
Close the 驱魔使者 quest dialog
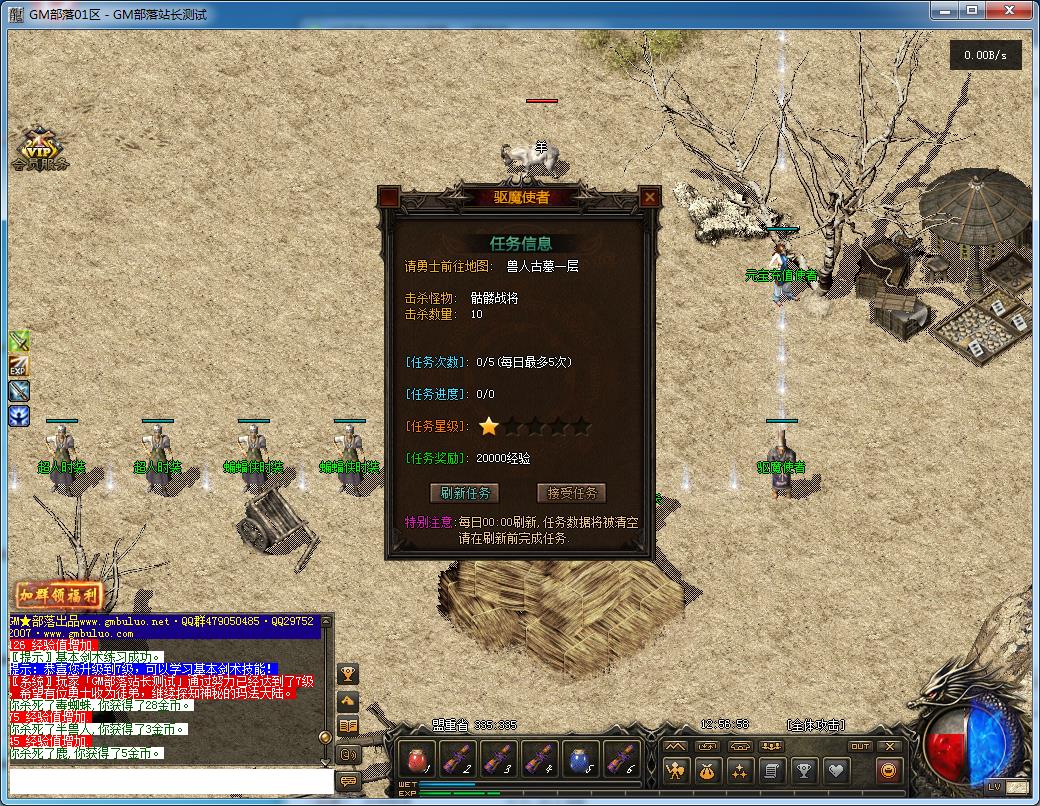(x=650, y=198)
